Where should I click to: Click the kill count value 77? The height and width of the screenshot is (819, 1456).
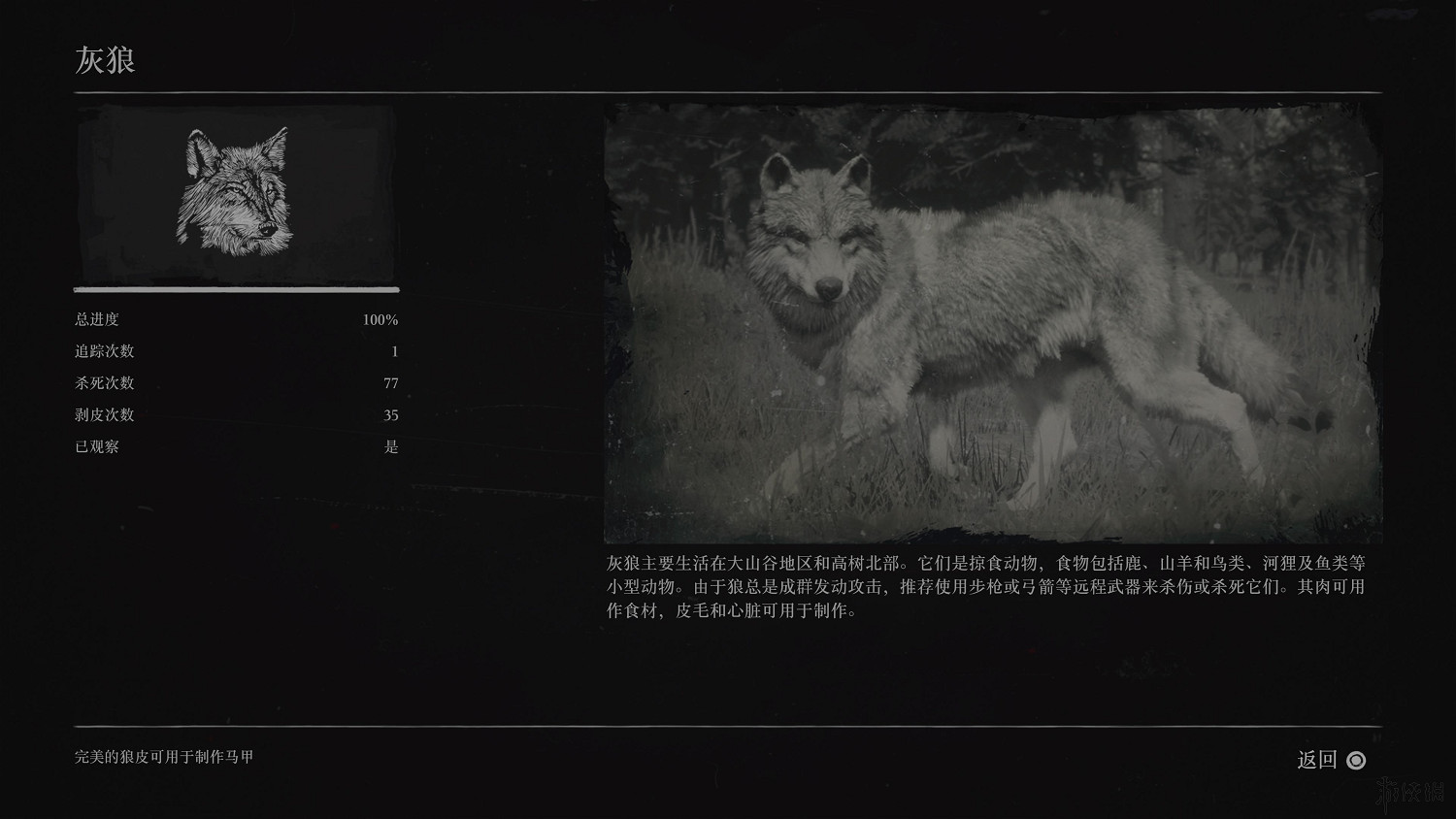[390, 383]
